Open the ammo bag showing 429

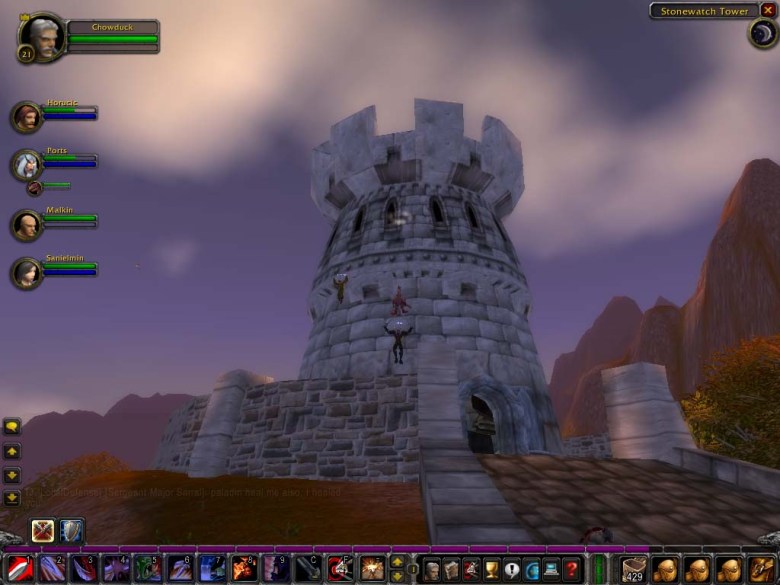[x=634, y=570]
